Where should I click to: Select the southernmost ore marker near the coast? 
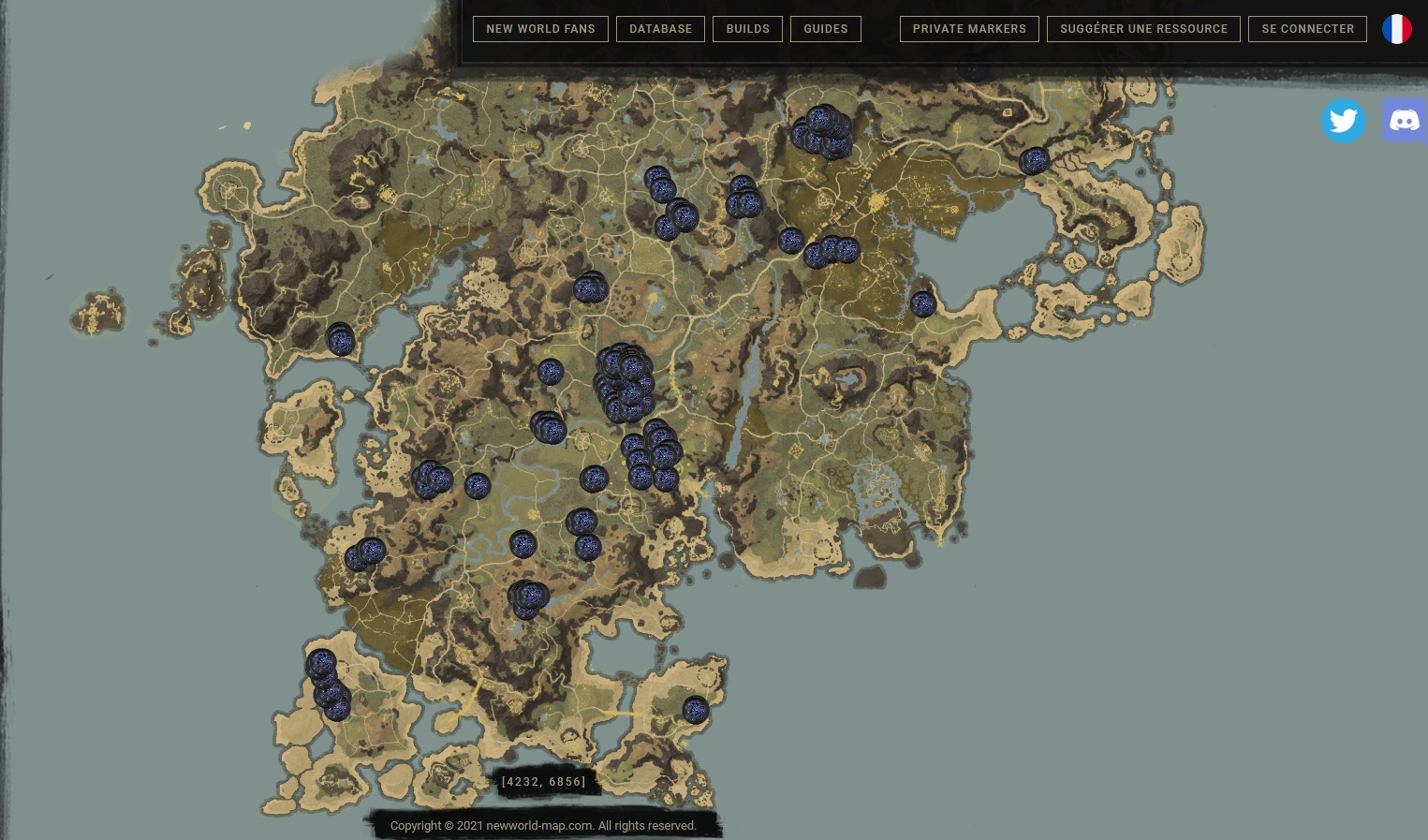tap(695, 711)
